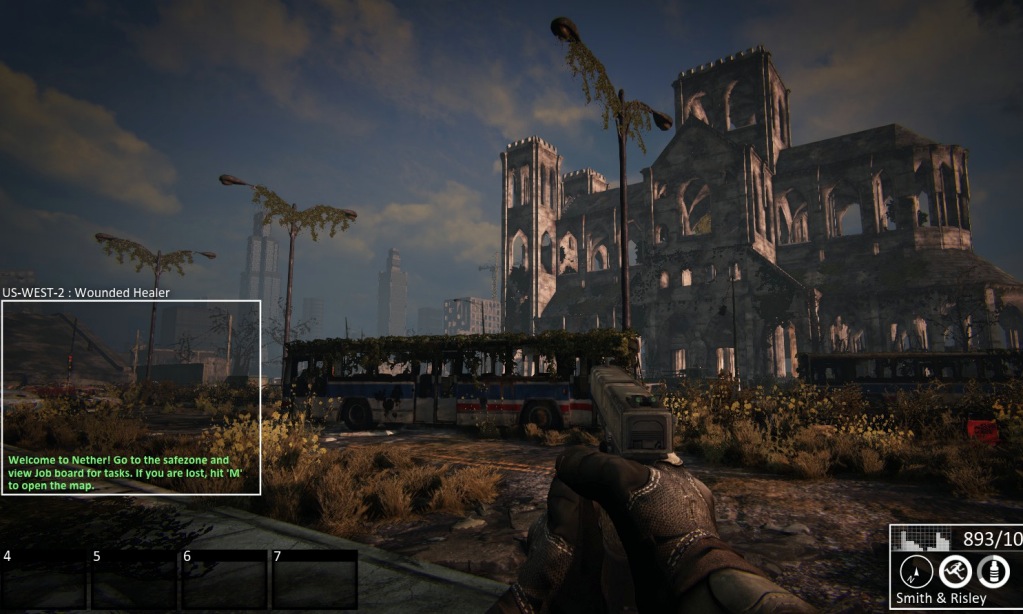Choose hotbar slot number 5

coord(134,579)
